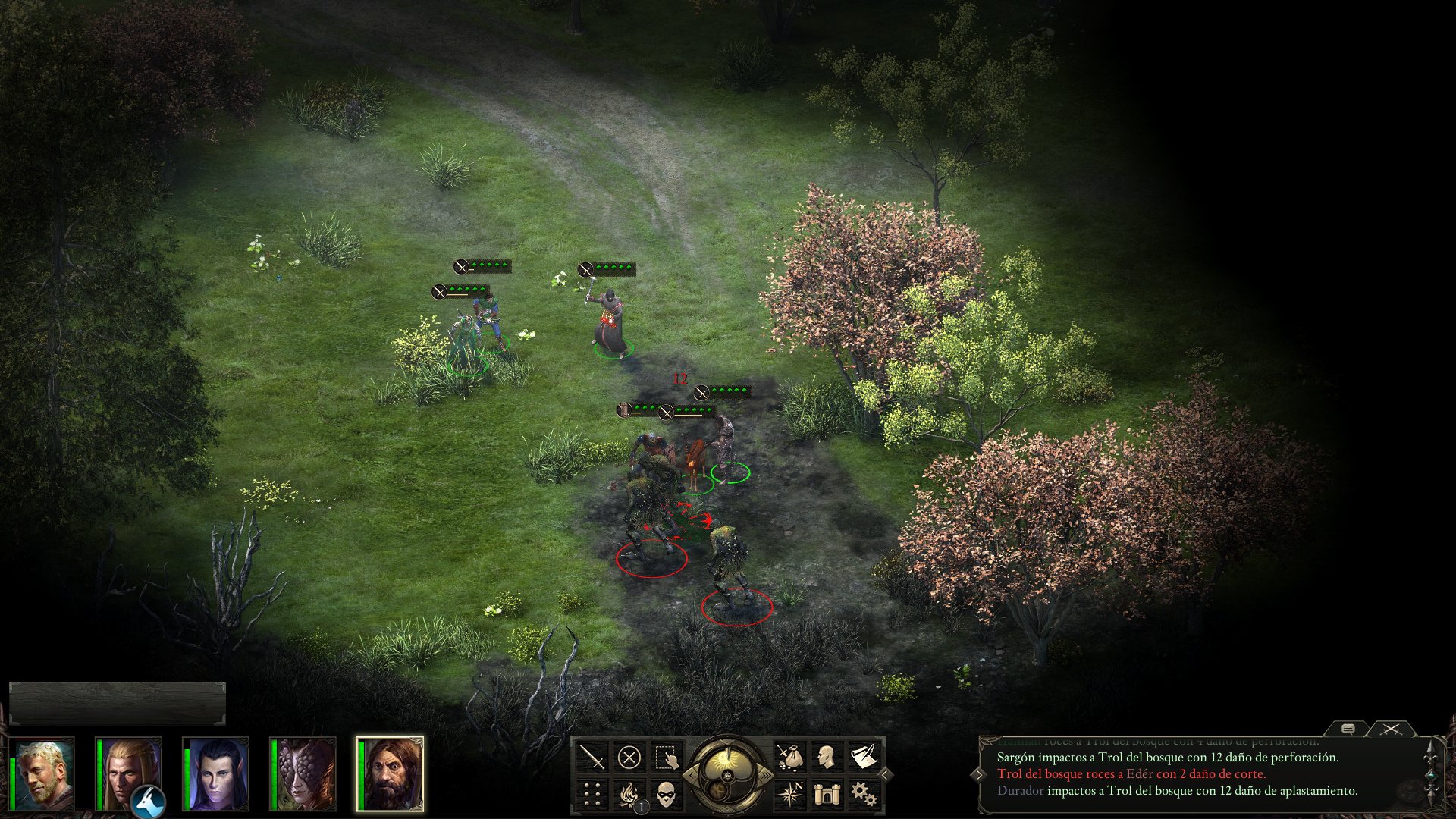Select the attack sword icon
Image resolution: width=1456 pixels, height=819 pixels.
coord(593,756)
